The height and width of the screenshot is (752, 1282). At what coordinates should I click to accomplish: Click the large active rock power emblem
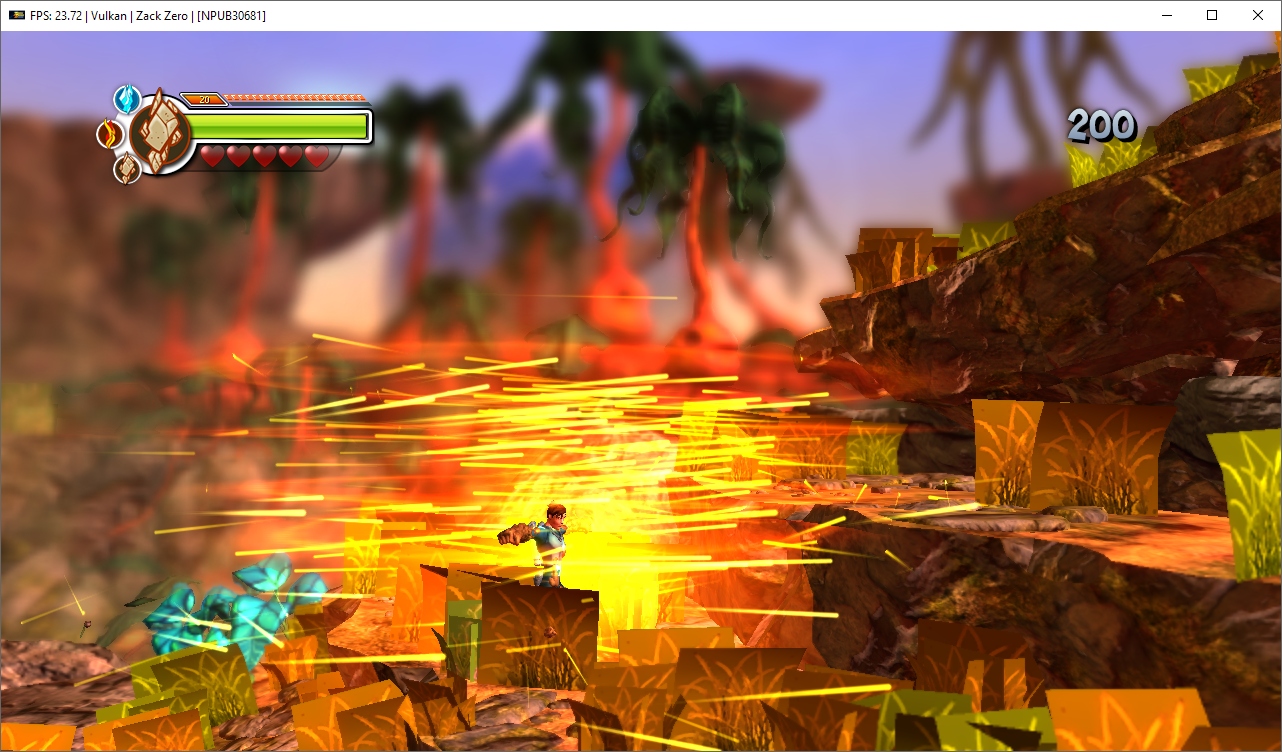(160, 134)
